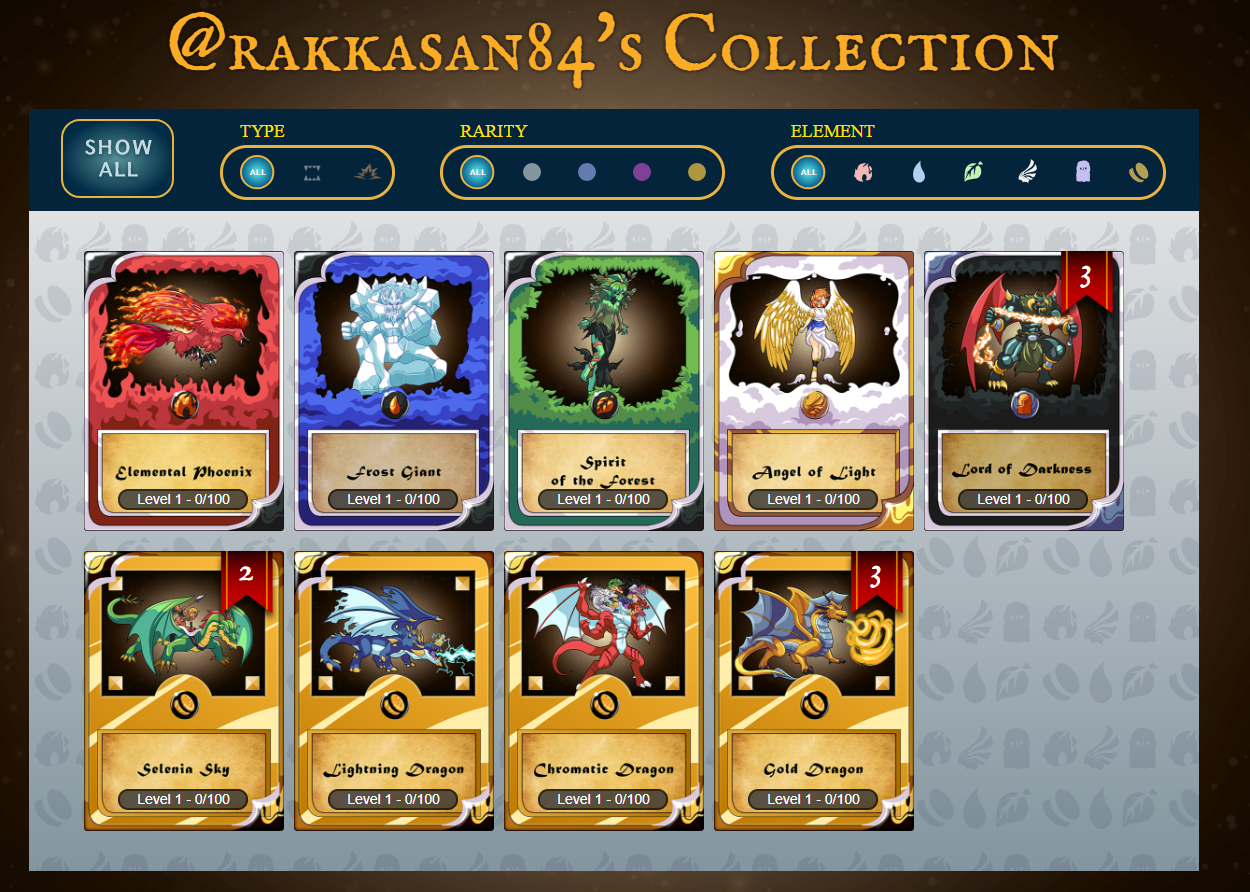
Task: Select the Elemental Phoenix card
Action: 184,390
